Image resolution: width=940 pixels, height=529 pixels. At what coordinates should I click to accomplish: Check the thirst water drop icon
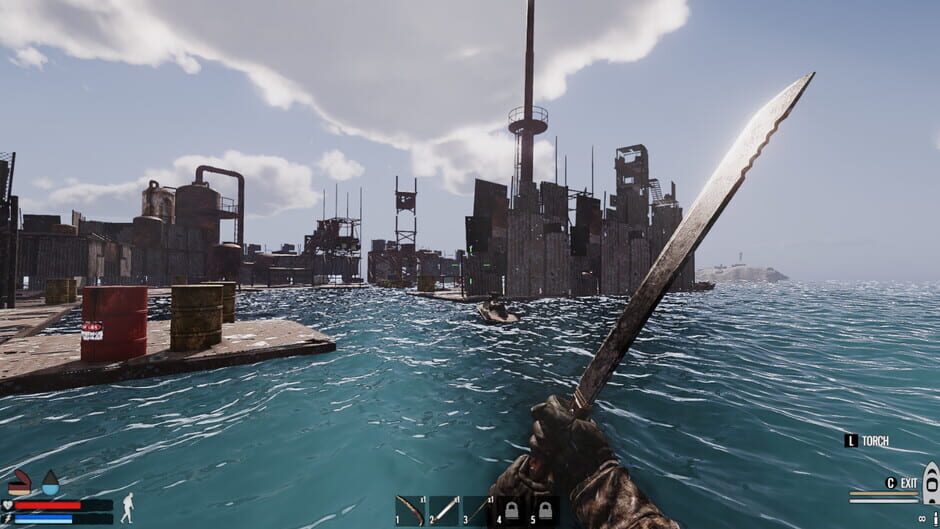pyautogui.click(x=50, y=483)
